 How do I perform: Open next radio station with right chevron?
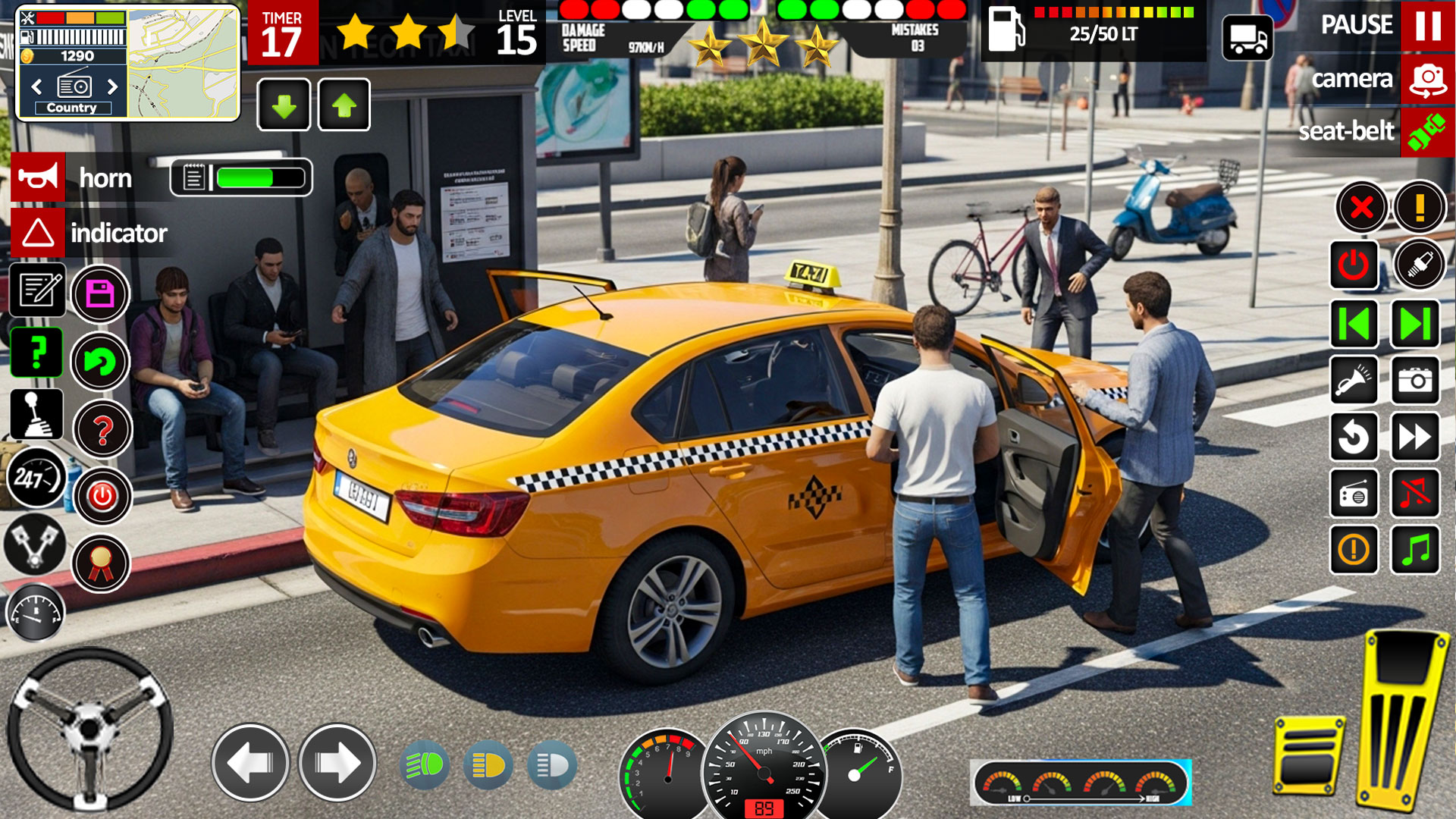[x=114, y=88]
